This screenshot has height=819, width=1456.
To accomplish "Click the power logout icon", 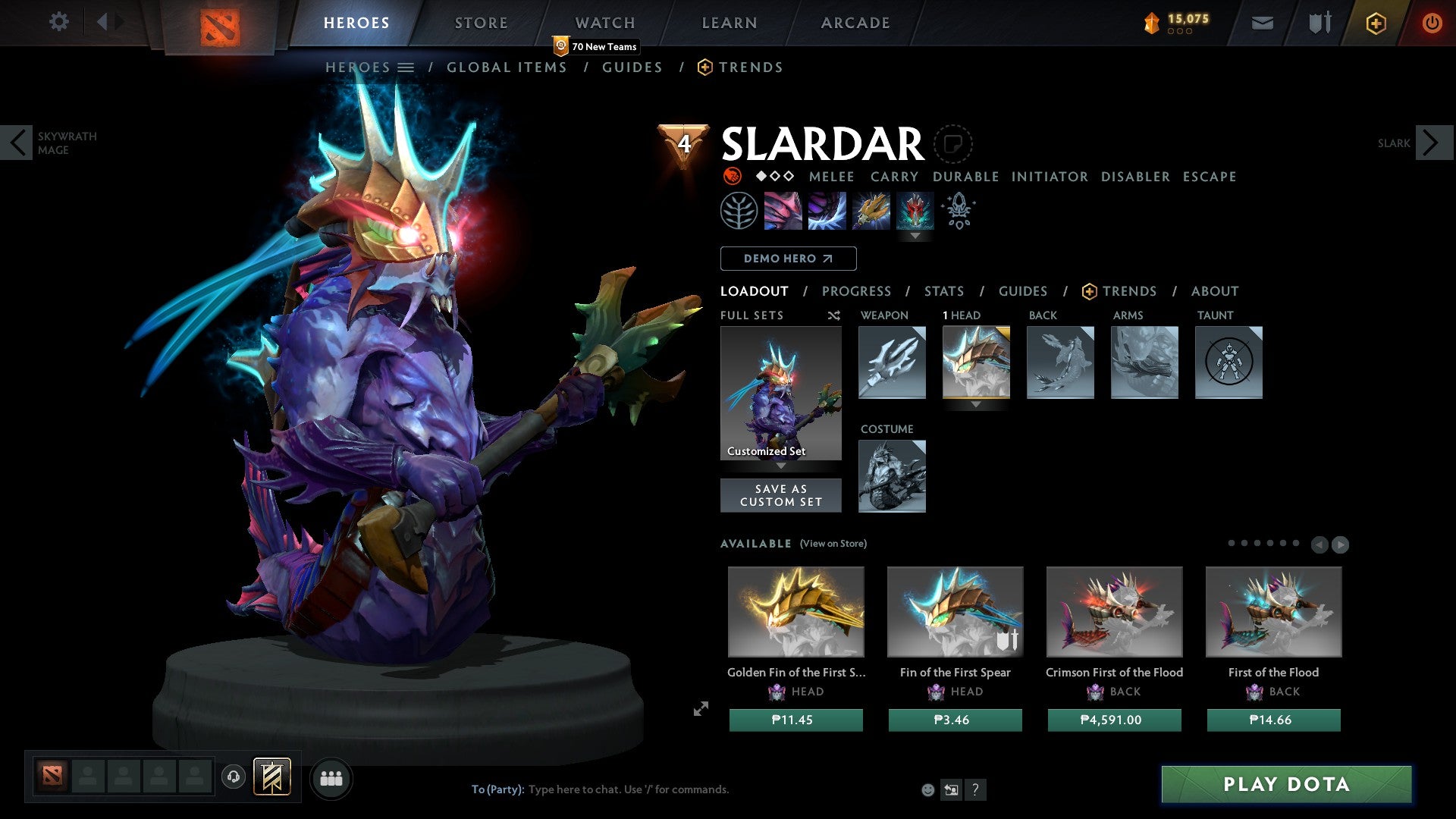I will pyautogui.click(x=1432, y=22).
